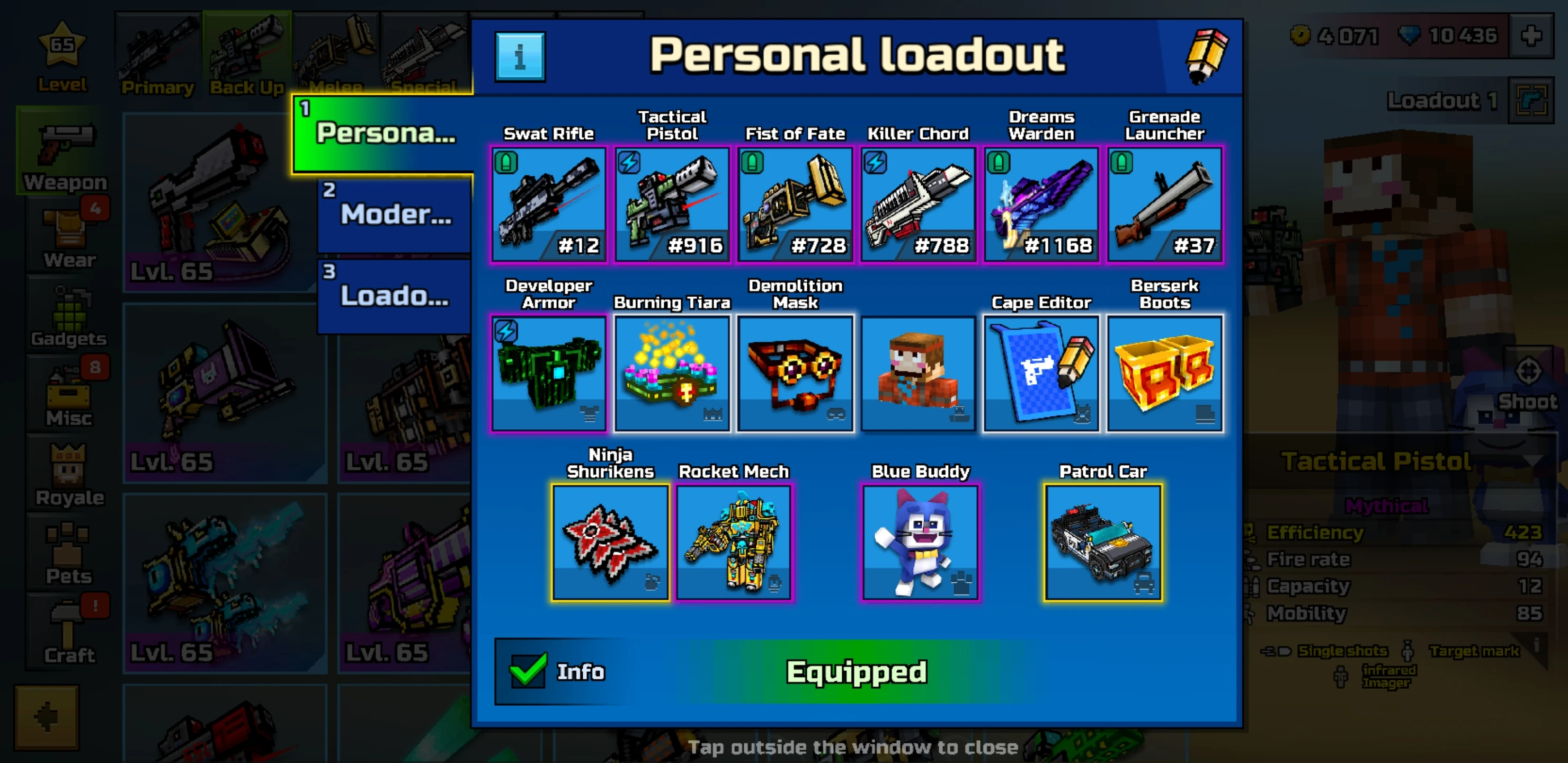The width and height of the screenshot is (1568, 763).
Task: Select the Swat Rifle #12 card
Action: tap(548, 204)
